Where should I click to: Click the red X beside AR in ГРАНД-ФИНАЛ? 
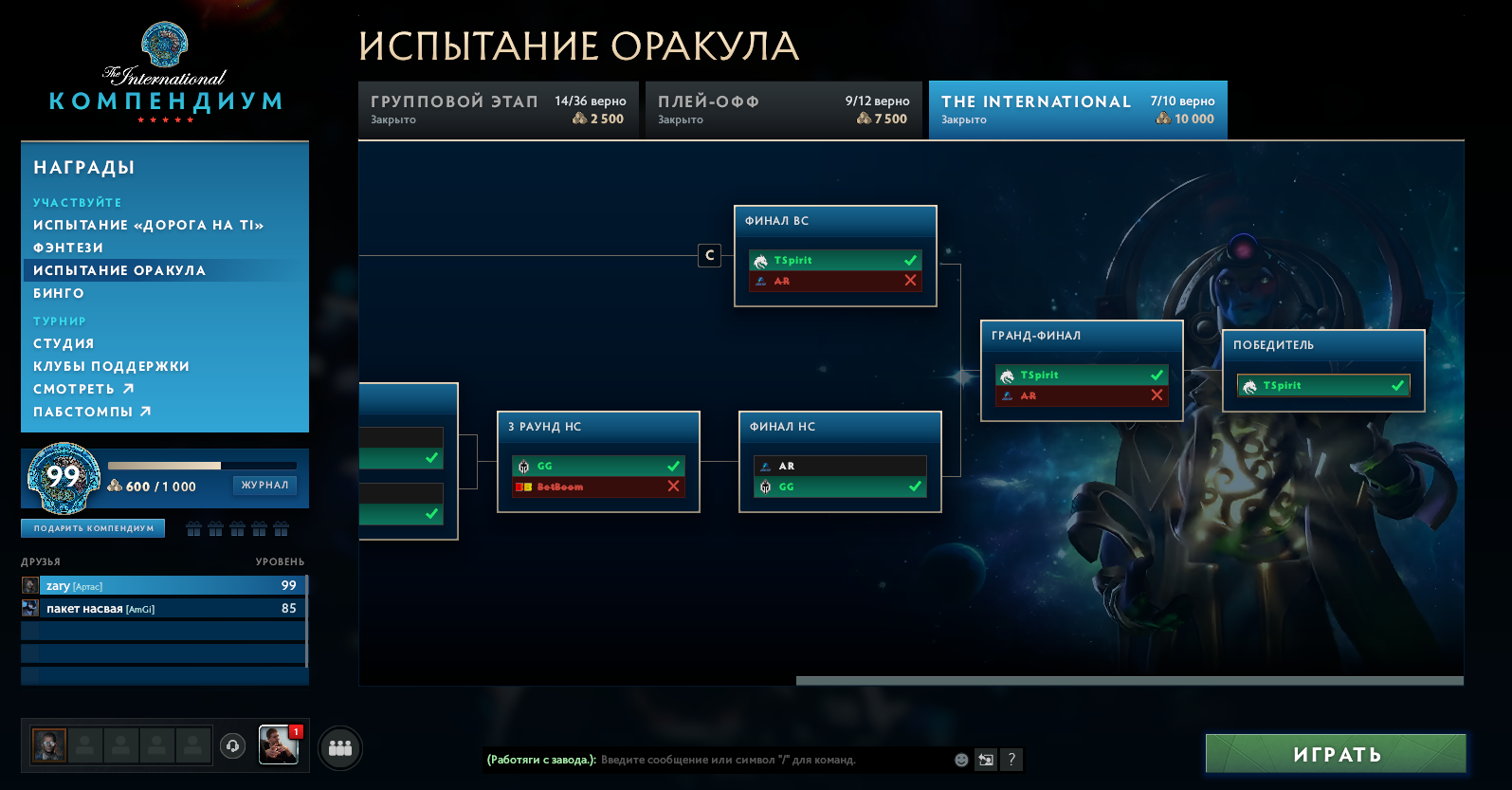(1157, 395)
